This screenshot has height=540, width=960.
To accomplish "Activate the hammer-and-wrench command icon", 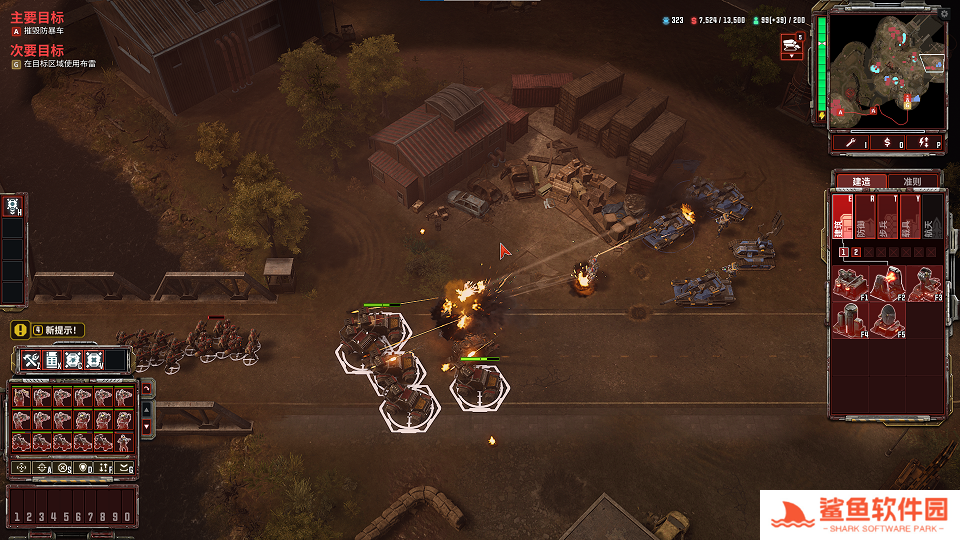I will pos(31,360).
